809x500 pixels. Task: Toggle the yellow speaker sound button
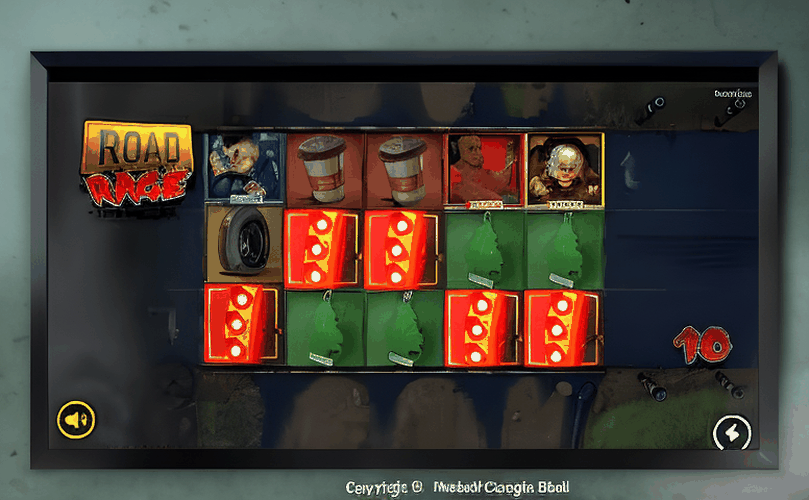click(x=75, y=418)
